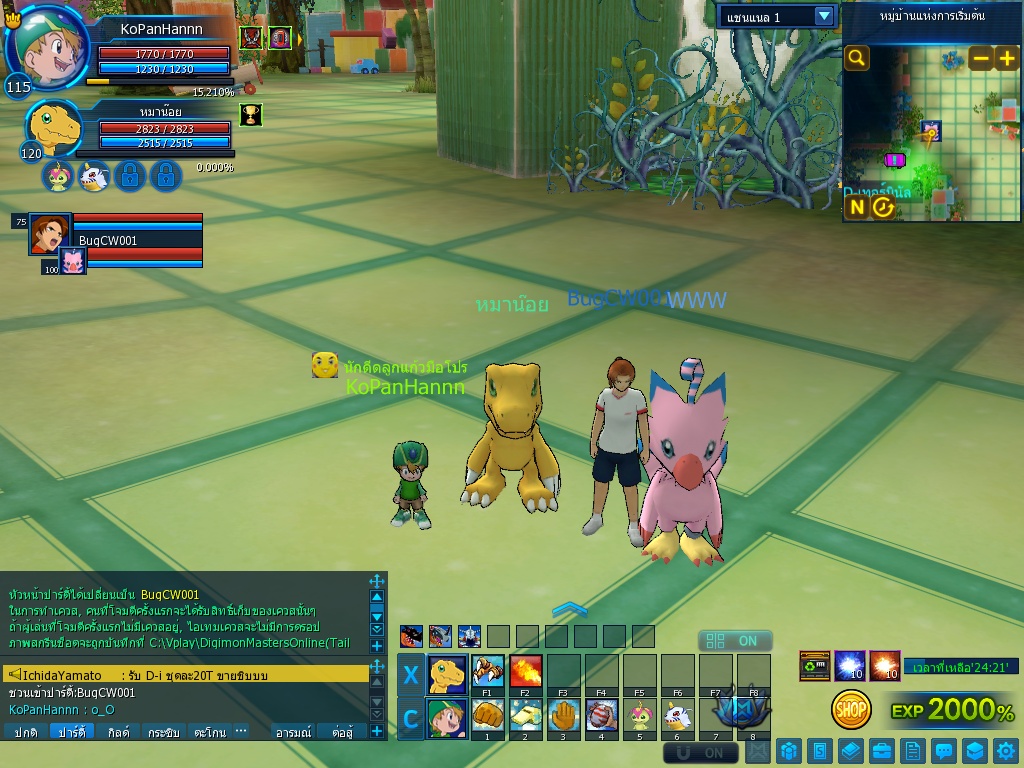
Task: Select the ปกติ normal chat tab
Action: pos(26,732)
